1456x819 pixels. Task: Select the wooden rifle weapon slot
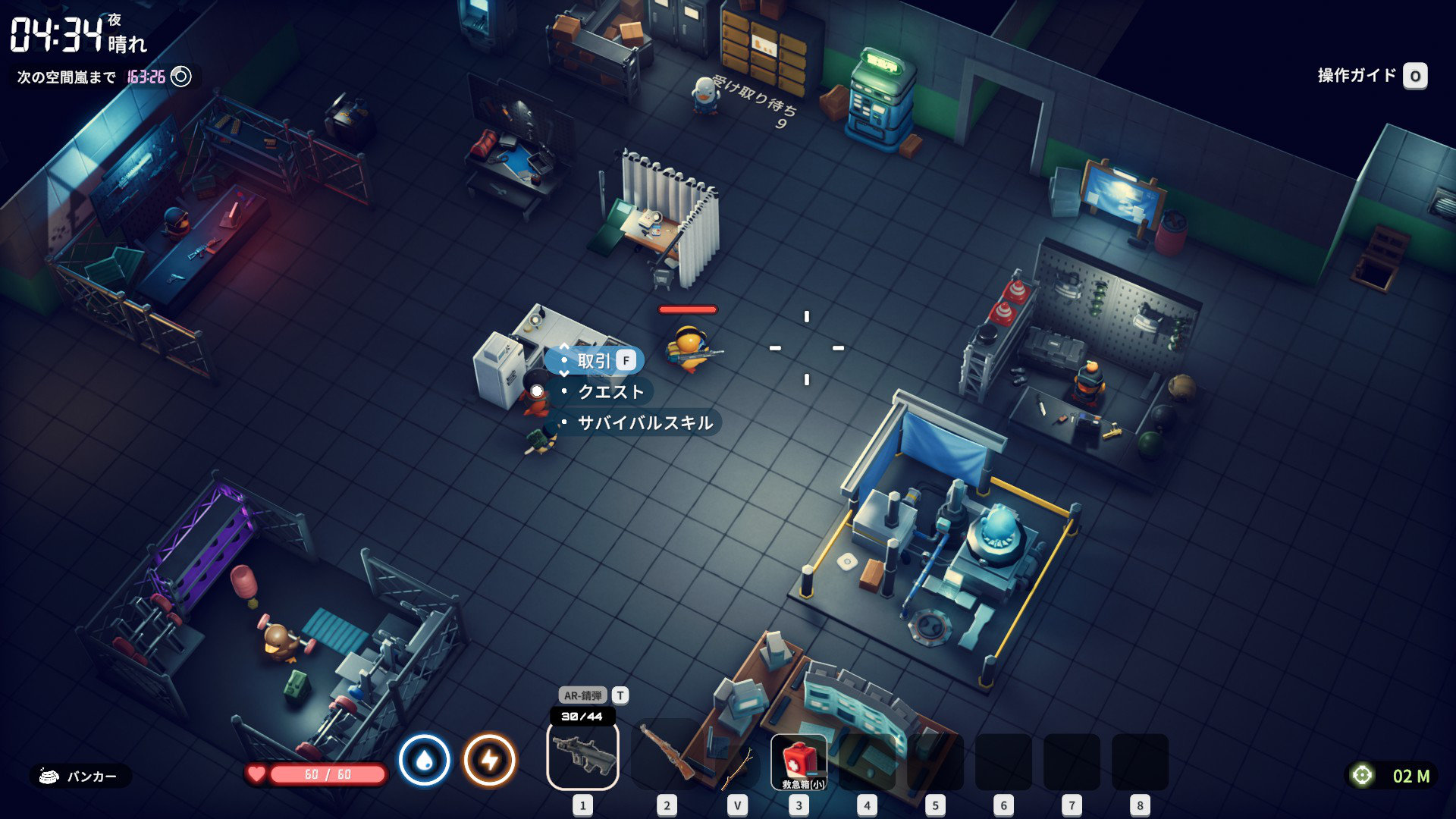[666, 755]
